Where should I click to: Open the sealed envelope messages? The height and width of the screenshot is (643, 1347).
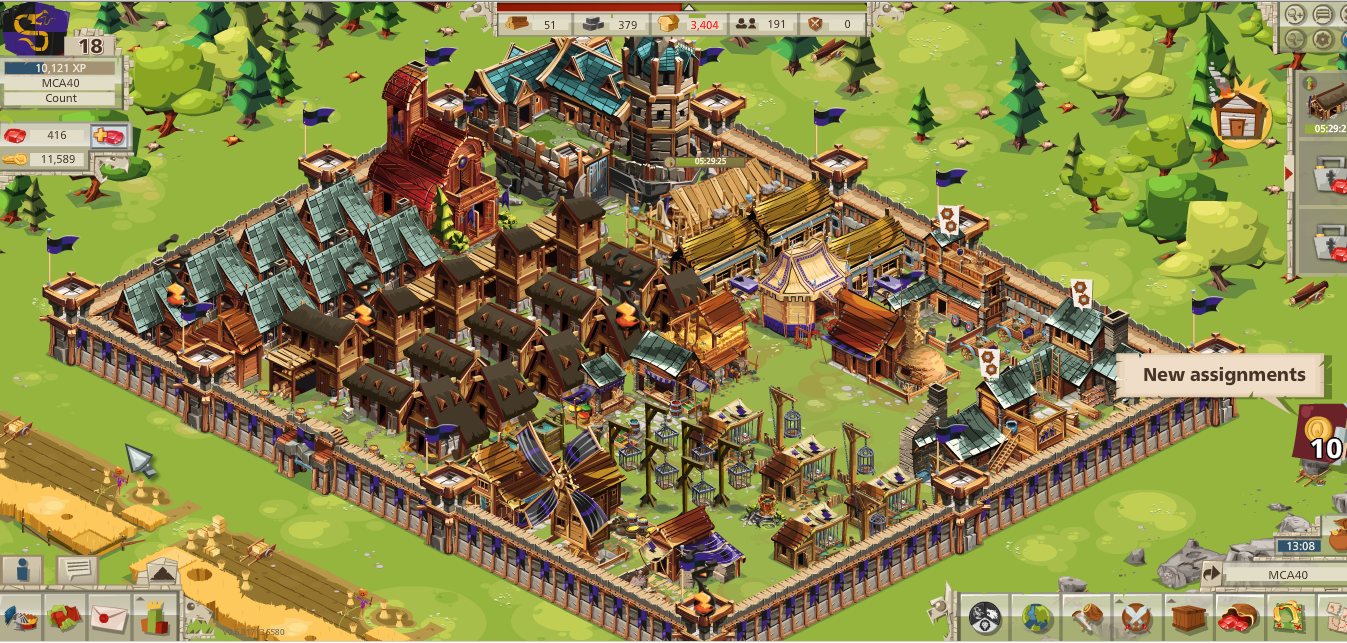pos(108,616)
